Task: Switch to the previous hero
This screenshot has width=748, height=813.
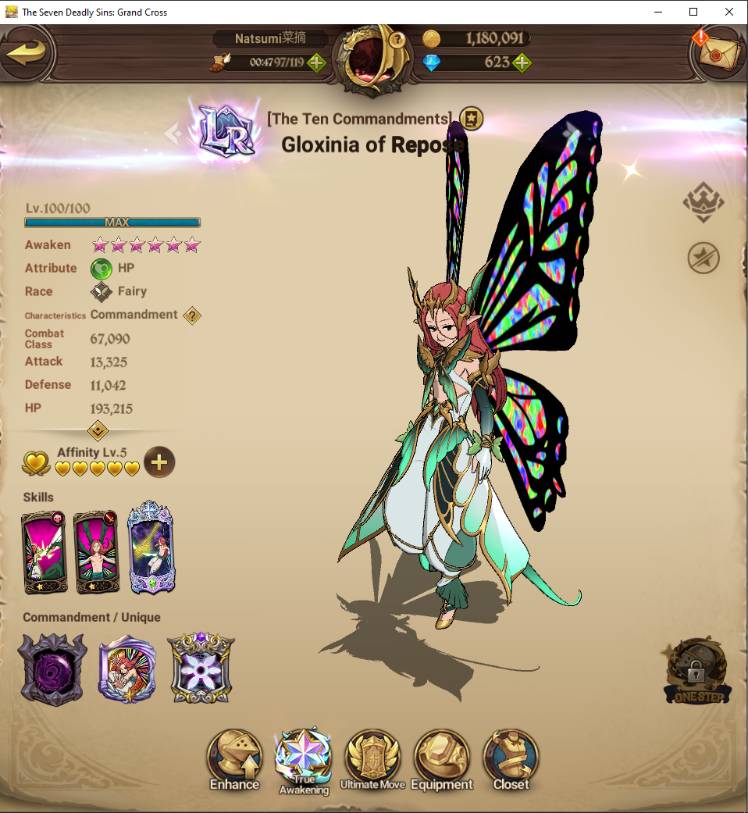Action: point(173,134)
